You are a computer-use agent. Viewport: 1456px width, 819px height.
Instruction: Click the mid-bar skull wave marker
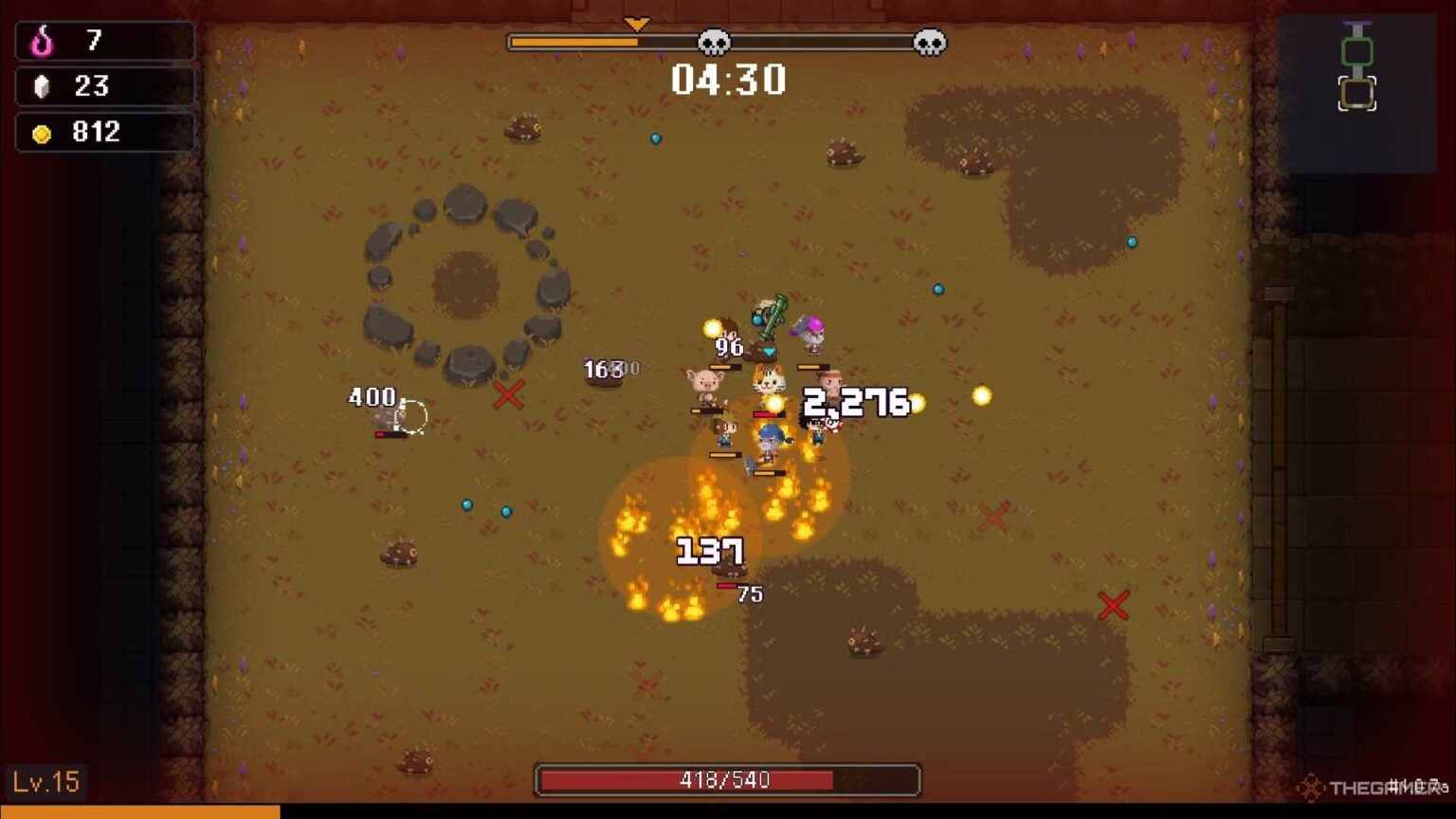coord(714,43)
